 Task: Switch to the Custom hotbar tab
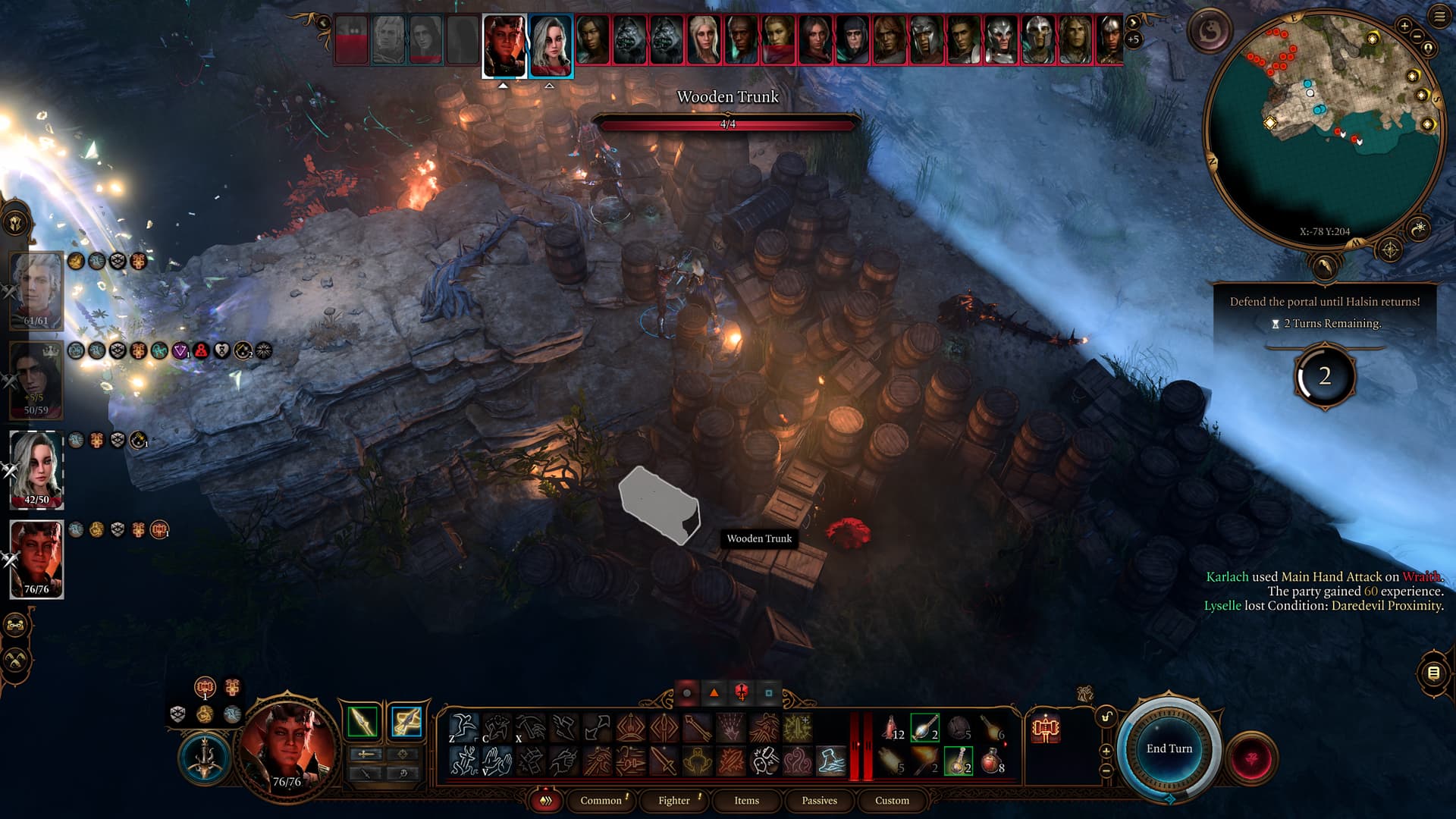pos(892,800)
